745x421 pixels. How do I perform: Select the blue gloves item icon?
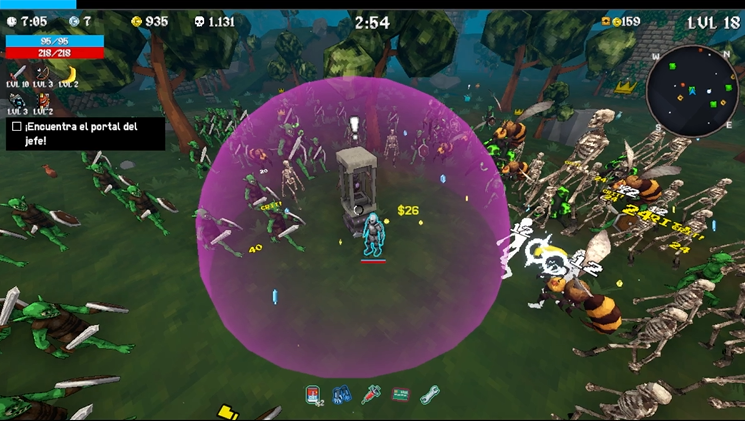[340, 395]
